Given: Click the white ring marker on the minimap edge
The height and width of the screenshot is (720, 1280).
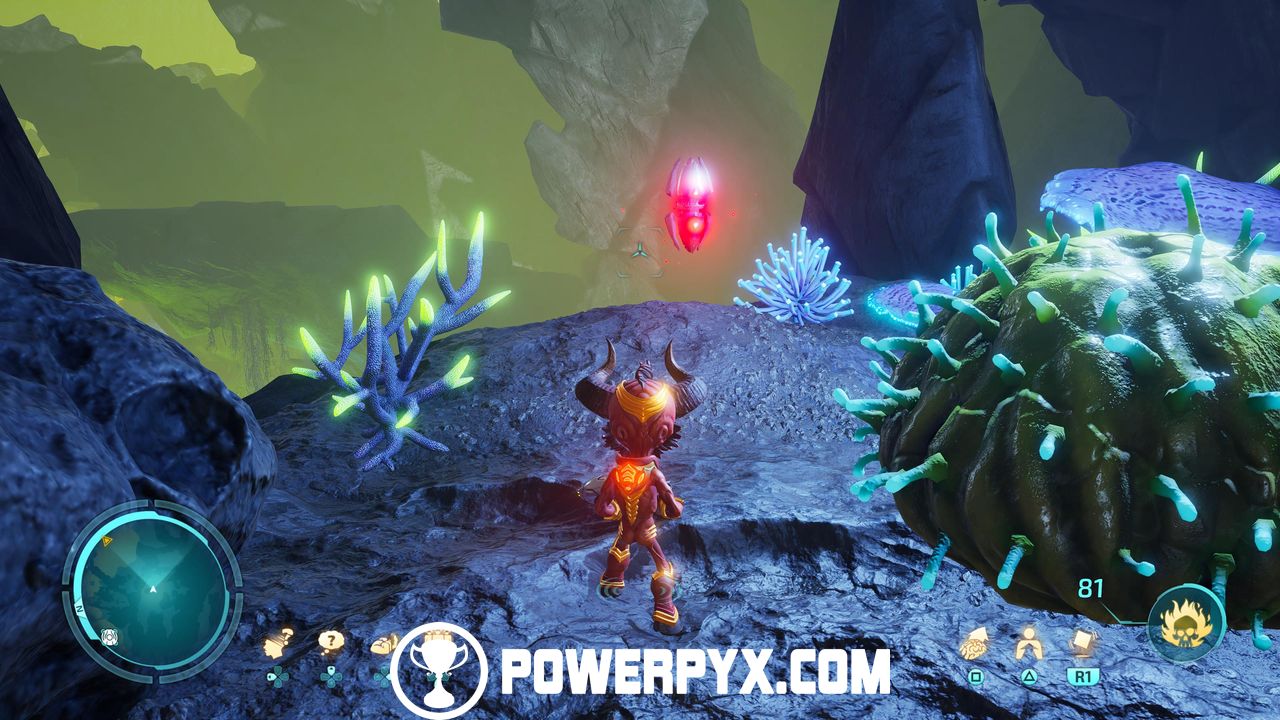Looking at the screenshot, I should tap(107, 636).
